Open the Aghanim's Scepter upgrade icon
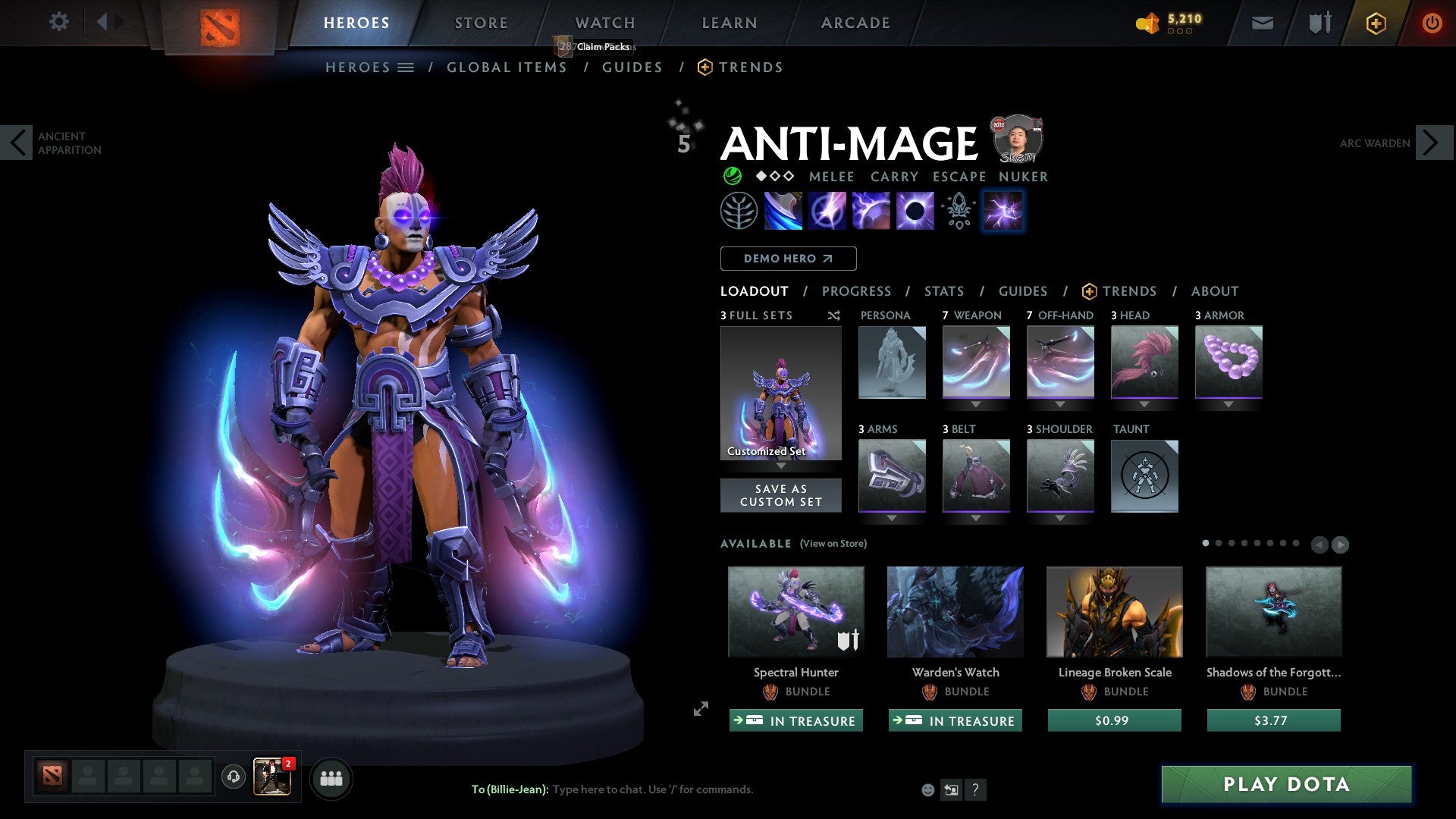Image resolution: width=1456 pixels, height=819 pixels. pos(957,210)
